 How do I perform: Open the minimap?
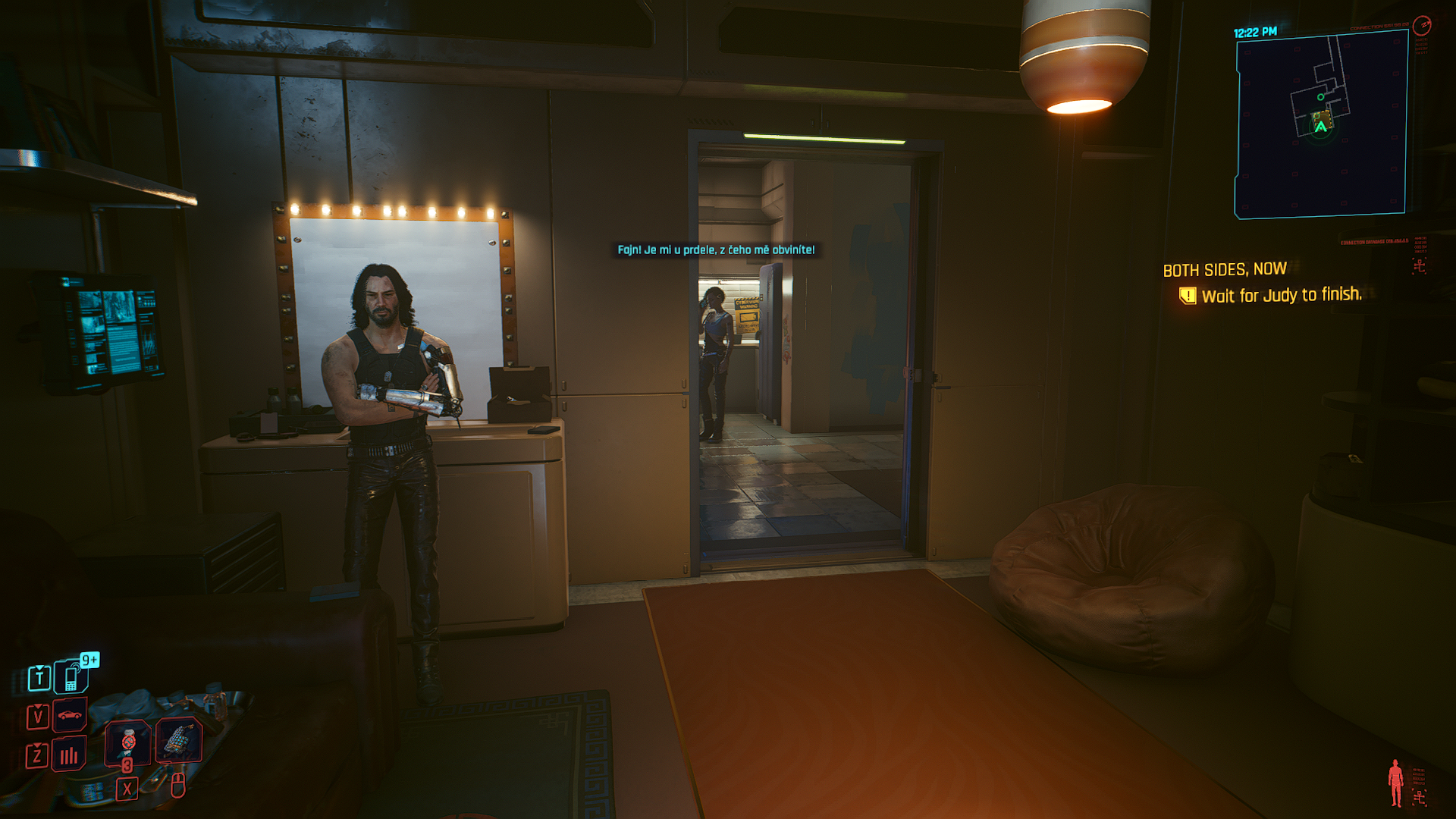pos(1321,125)
